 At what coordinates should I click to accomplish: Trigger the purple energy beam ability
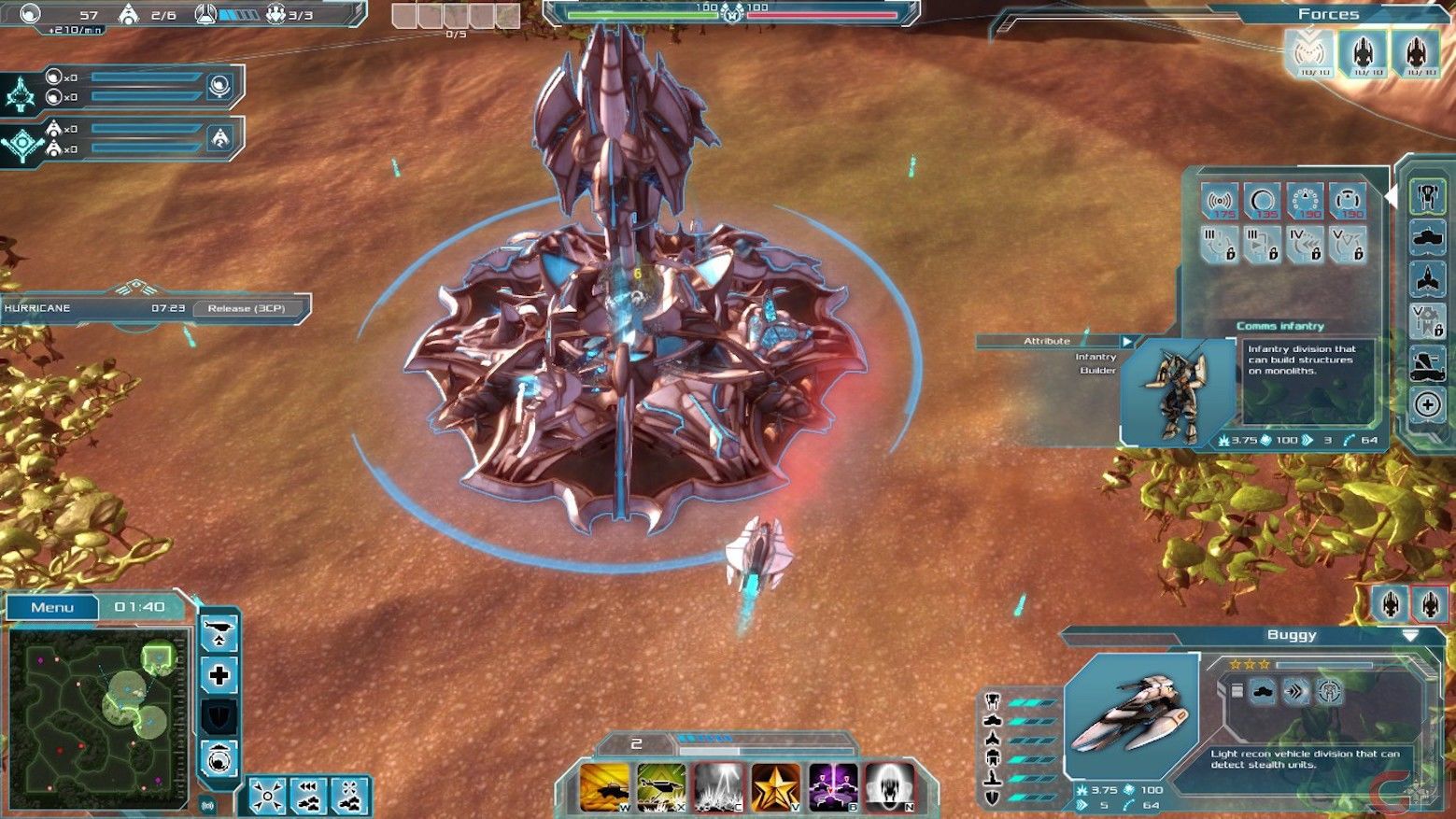coord(832,786)
